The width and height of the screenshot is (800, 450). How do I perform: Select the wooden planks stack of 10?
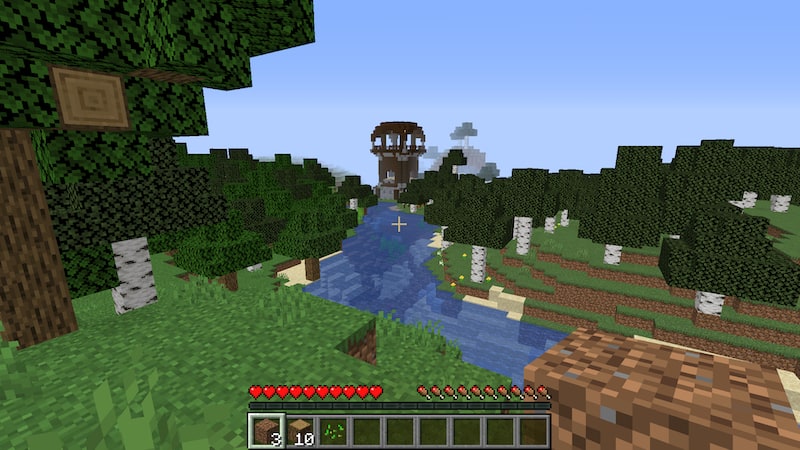[300, 431]
